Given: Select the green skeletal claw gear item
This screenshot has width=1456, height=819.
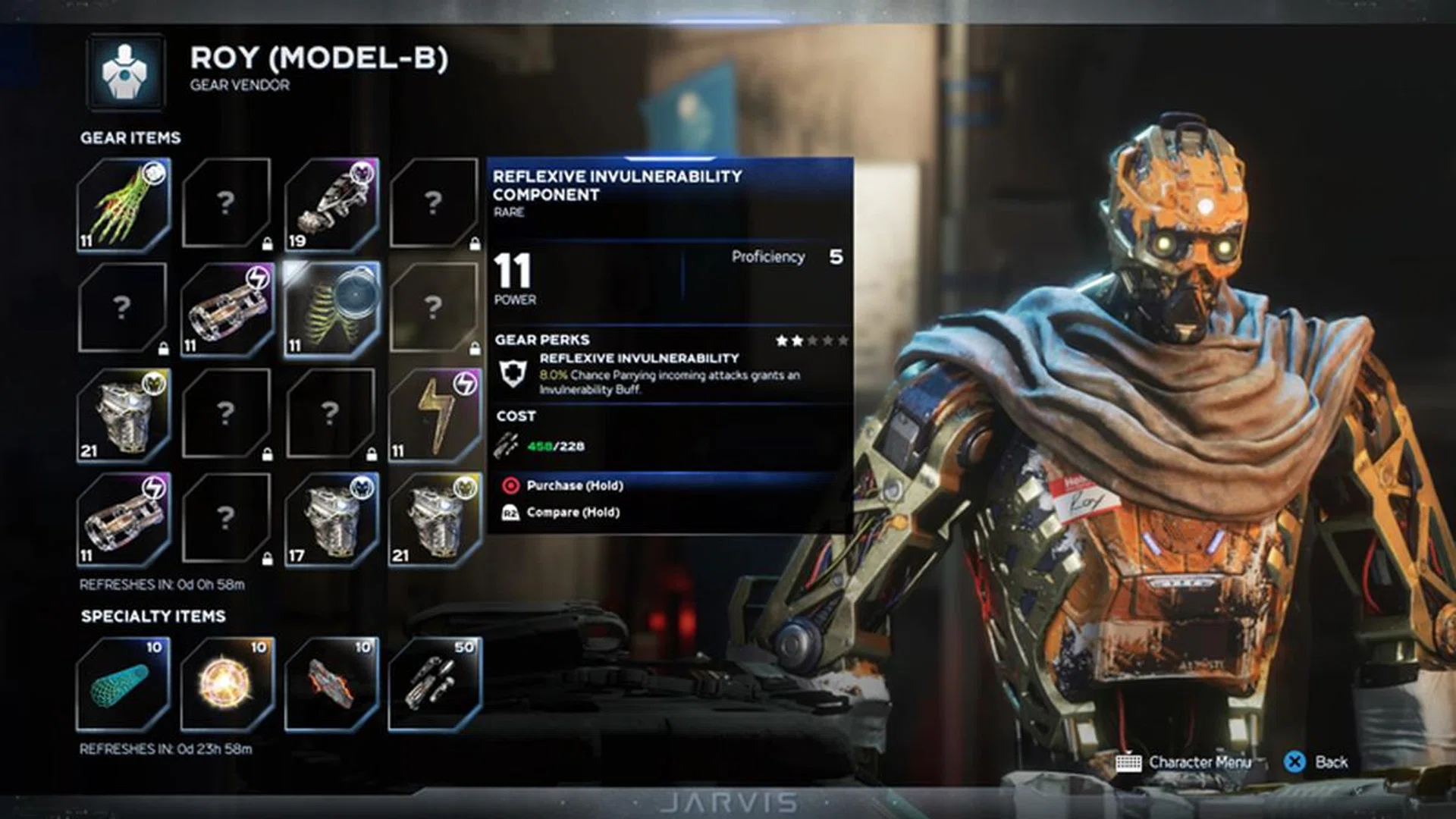Looking at the screenshot, I should click(124, 205).
